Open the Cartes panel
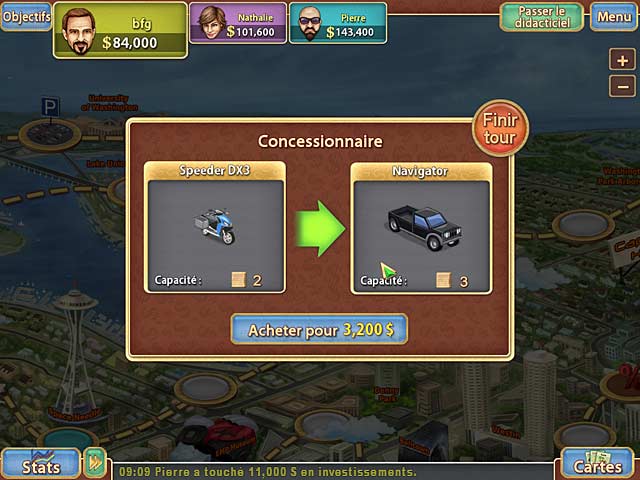640x480 pixels. (597, 464)
